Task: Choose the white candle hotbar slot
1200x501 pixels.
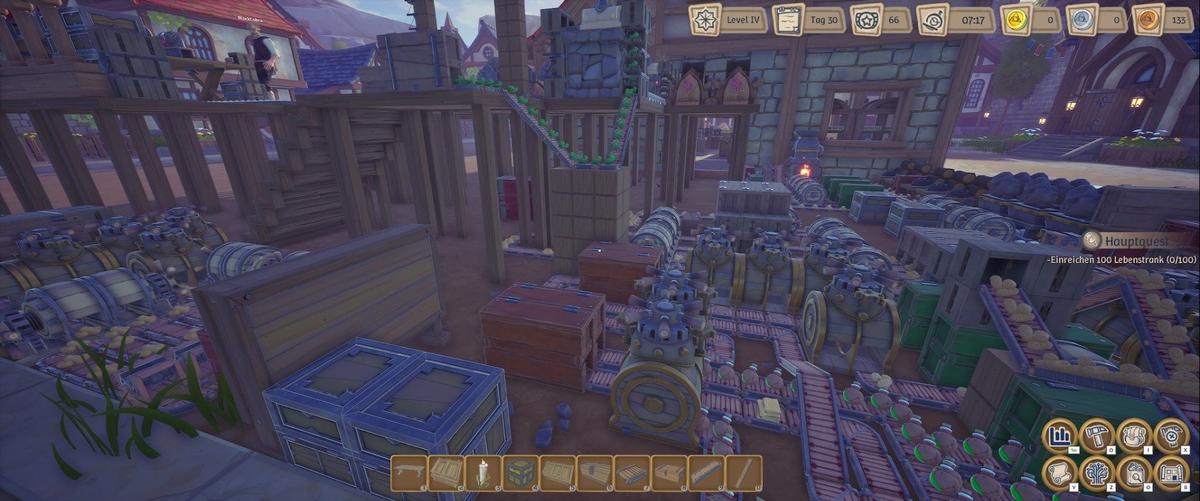Action: (482, 472)
